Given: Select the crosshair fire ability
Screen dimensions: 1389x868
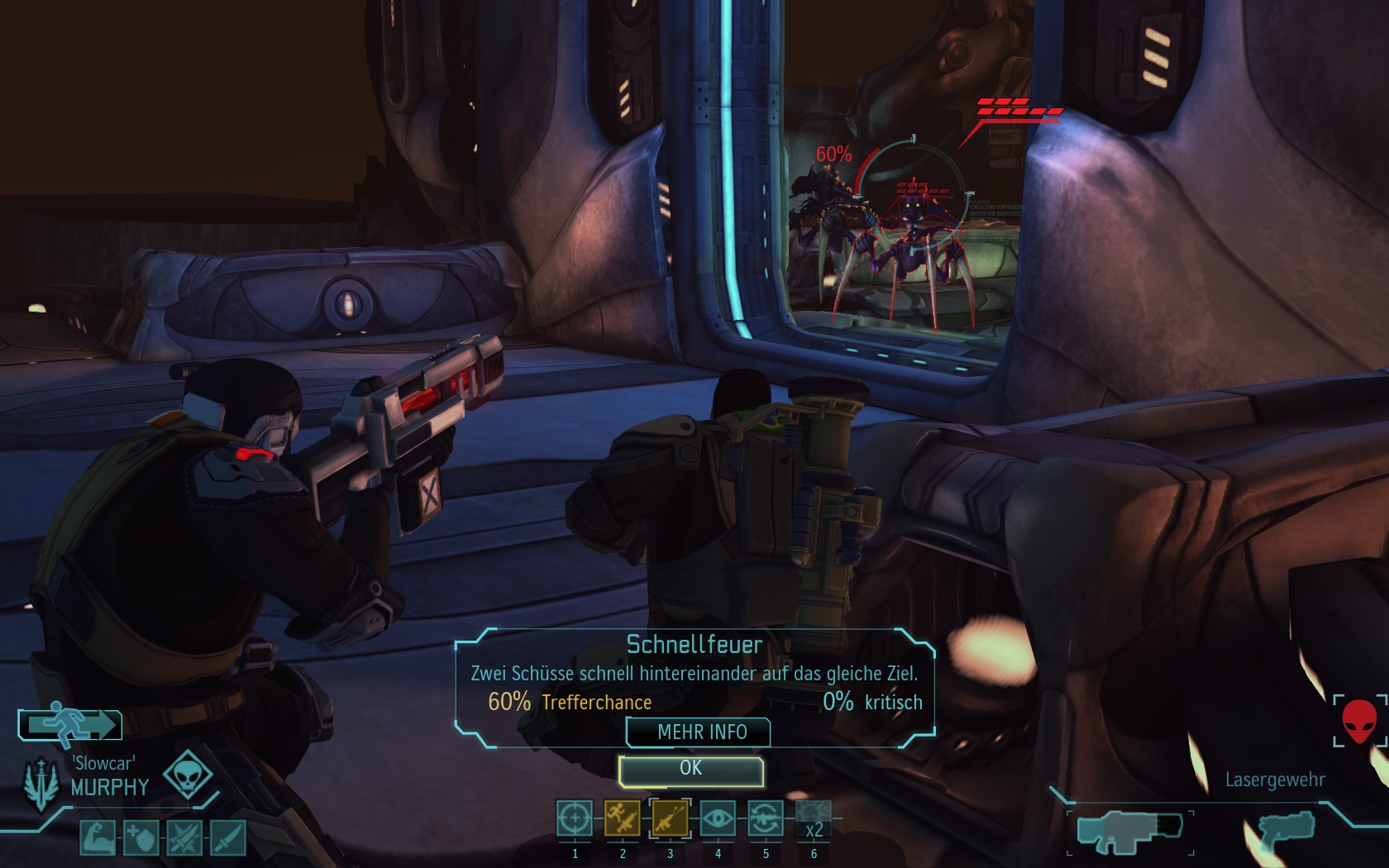Looking at the screenshot, I should pos(575,819).
